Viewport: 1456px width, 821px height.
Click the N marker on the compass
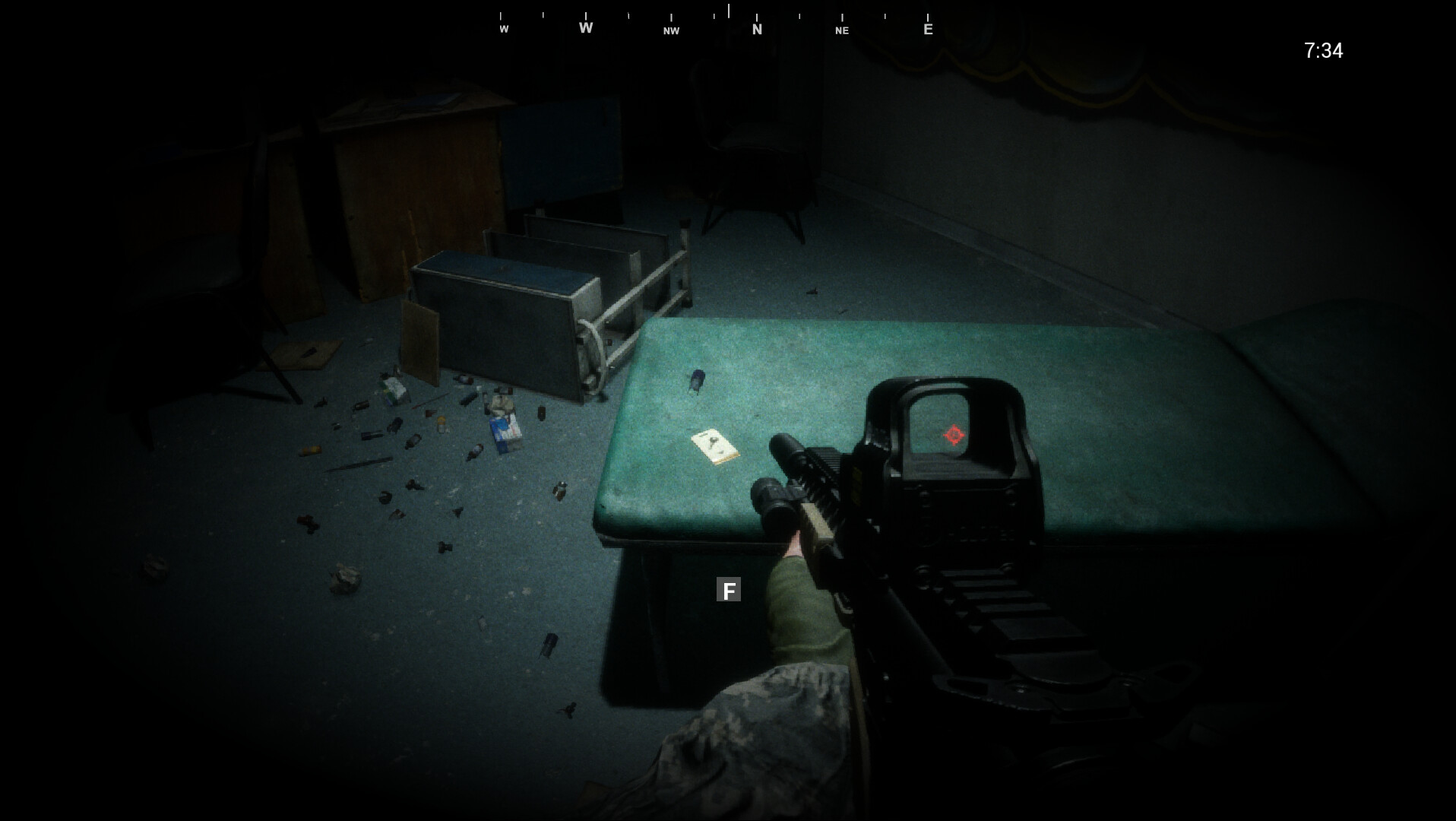[x=756, y=30]
